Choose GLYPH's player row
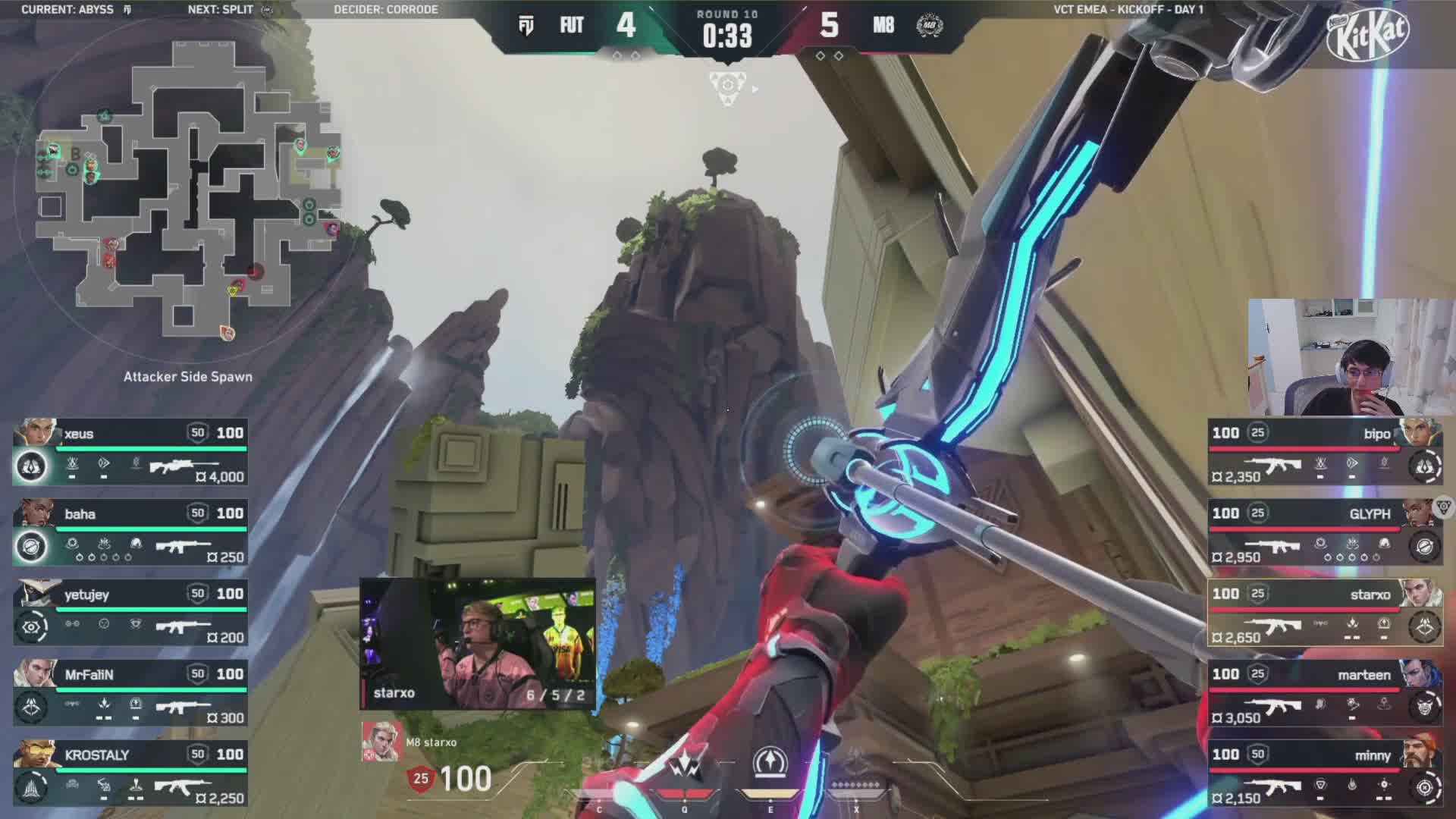Viewport: 1456px width, 819px height. (1325, 532)
